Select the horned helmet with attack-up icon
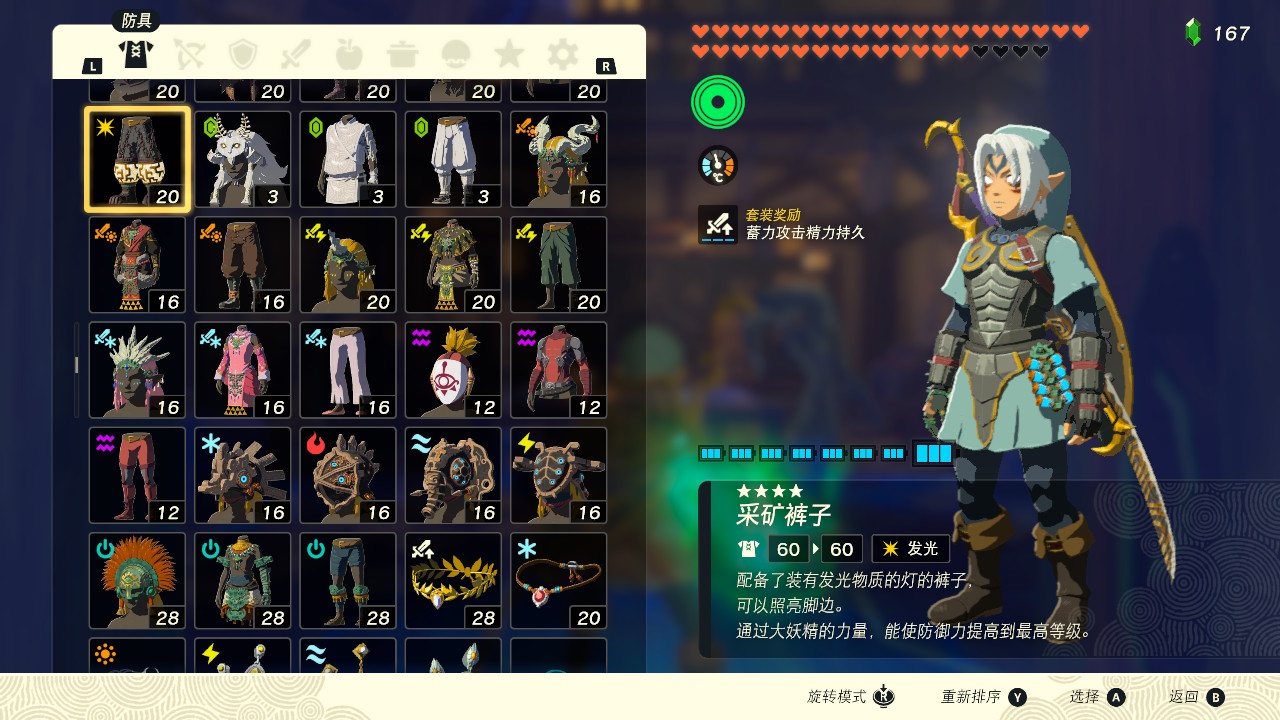Image resolution: width=1280 pixels, height=720 pixels. pyautogui.click(x=559, y=159)
